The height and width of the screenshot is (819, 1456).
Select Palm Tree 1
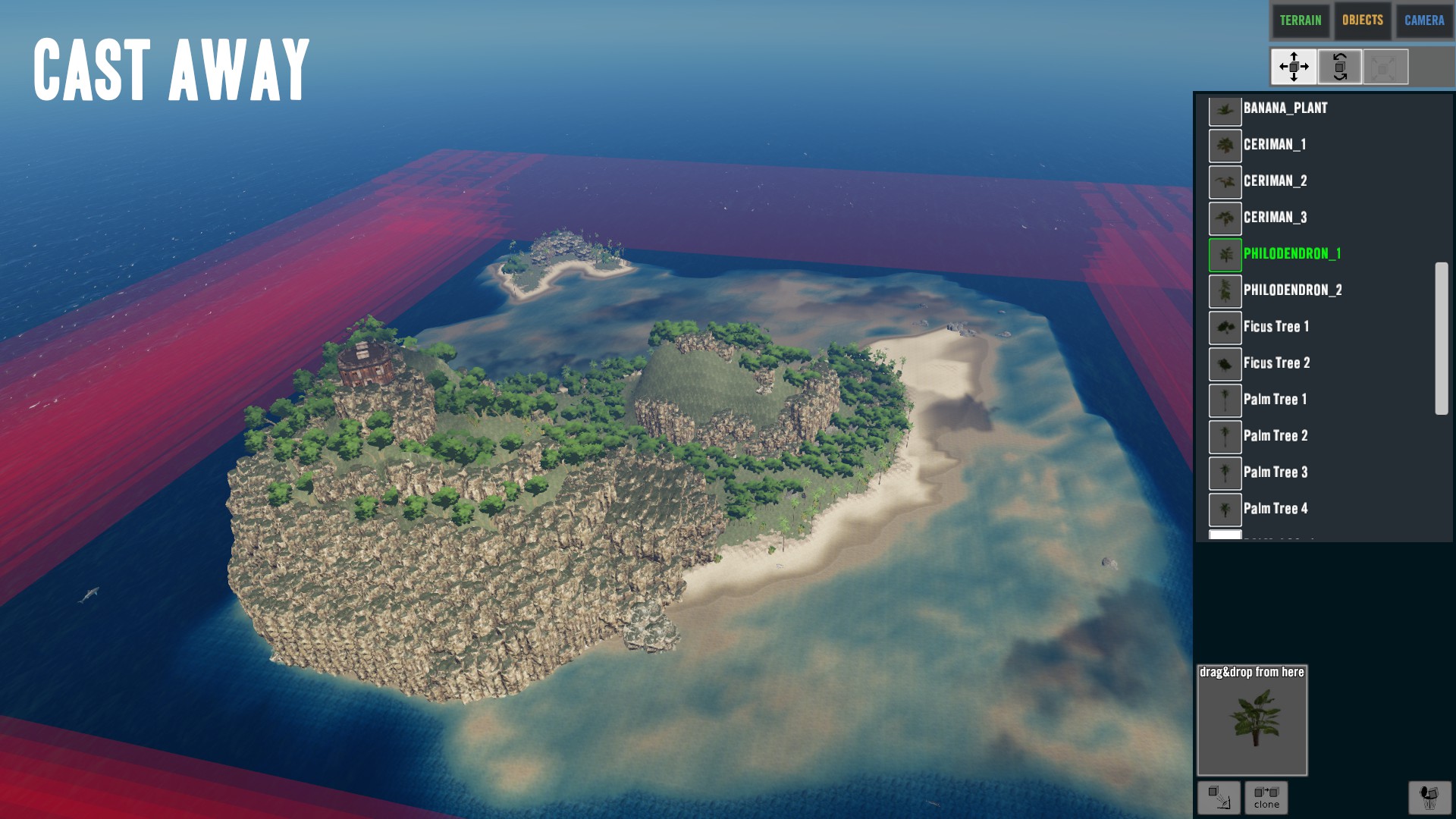1275,400
